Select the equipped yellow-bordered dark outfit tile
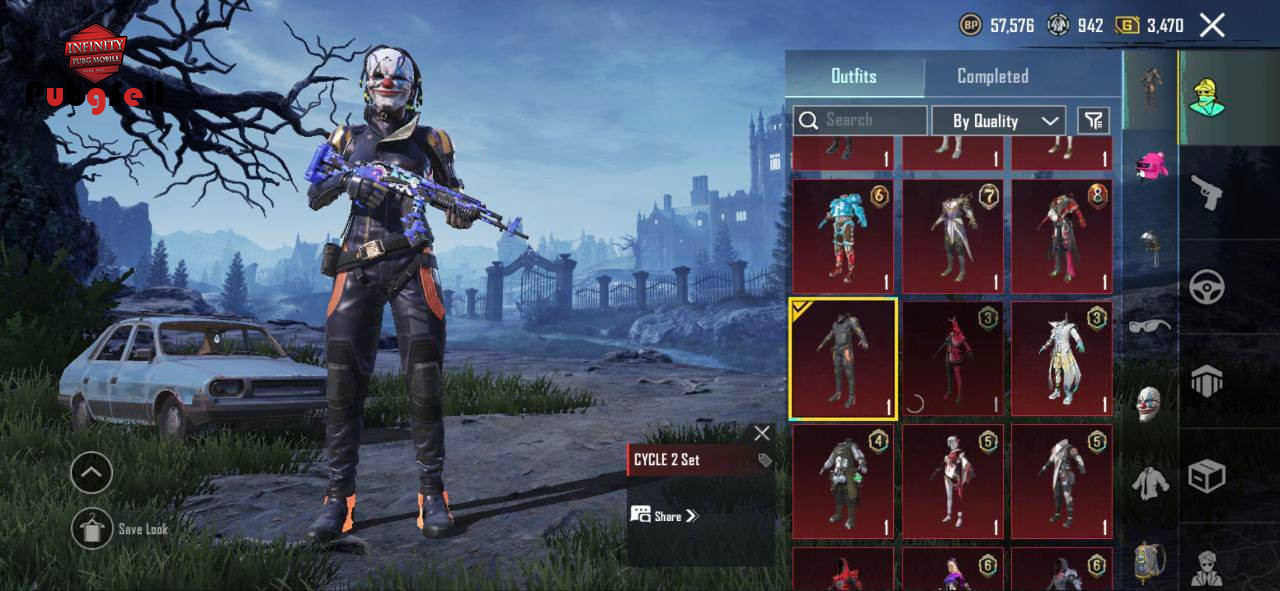The image size is (1280, 591). tap(843, 359)
